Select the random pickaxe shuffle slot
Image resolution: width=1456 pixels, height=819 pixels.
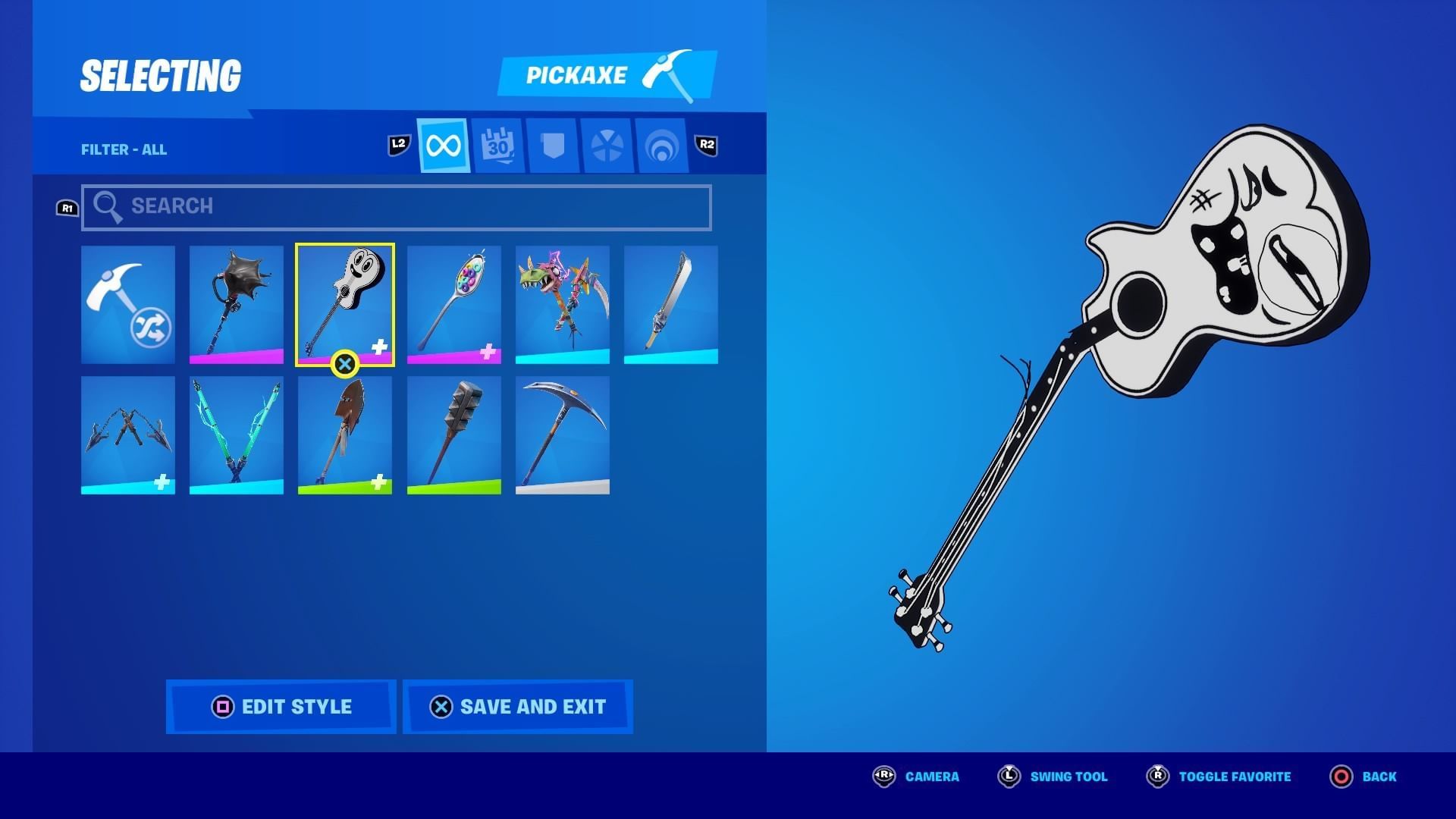127,303
